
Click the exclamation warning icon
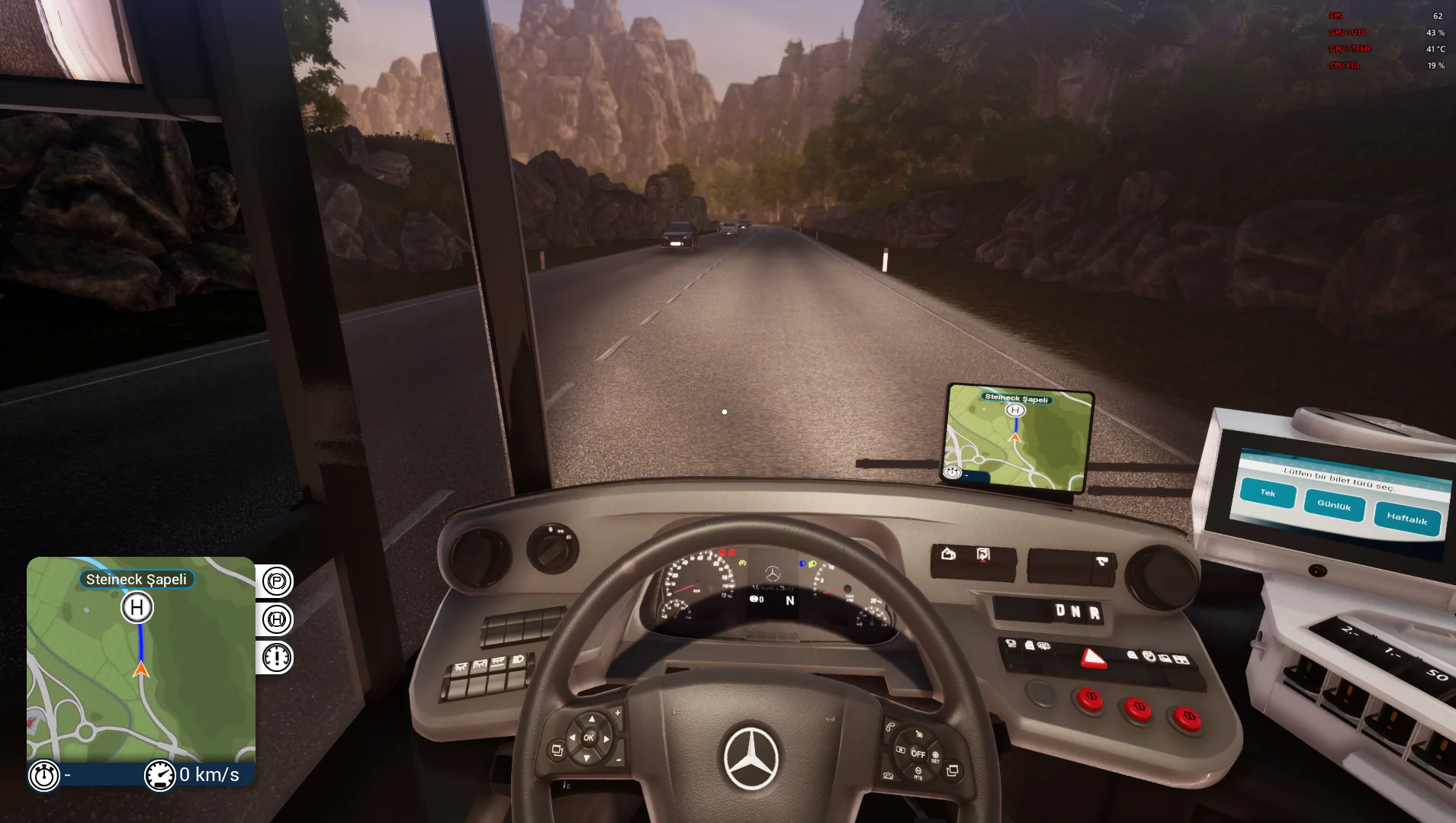pyautogui.click(x=277, y=657)
